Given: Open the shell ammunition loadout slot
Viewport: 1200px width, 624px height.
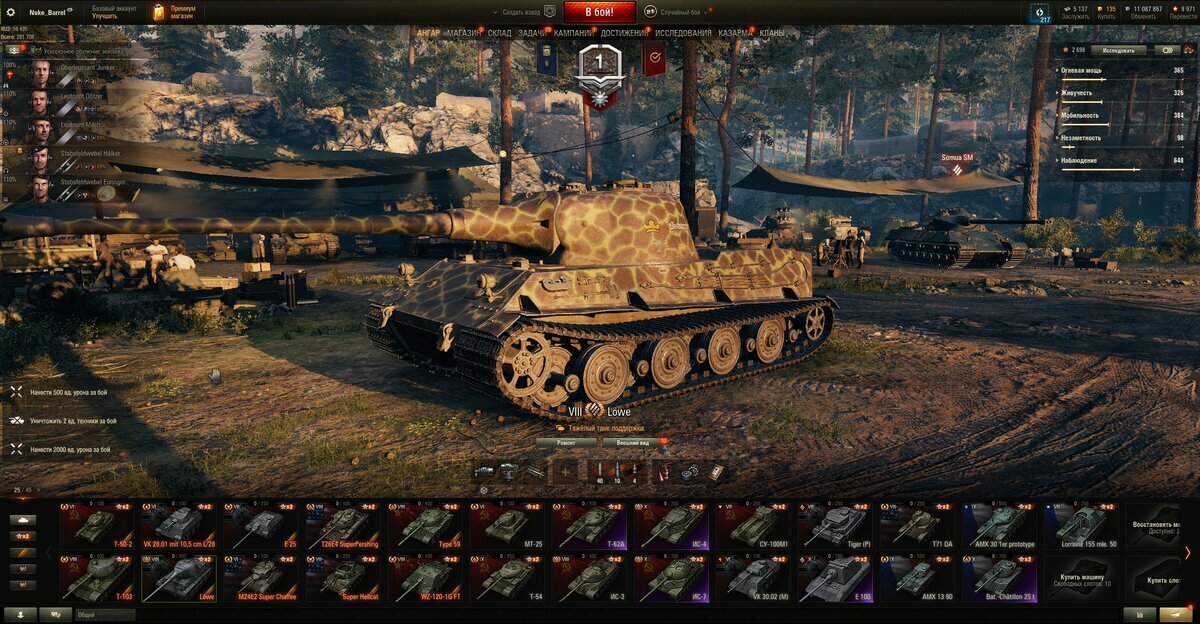Looking at the screenshot, I should point(600,471).
